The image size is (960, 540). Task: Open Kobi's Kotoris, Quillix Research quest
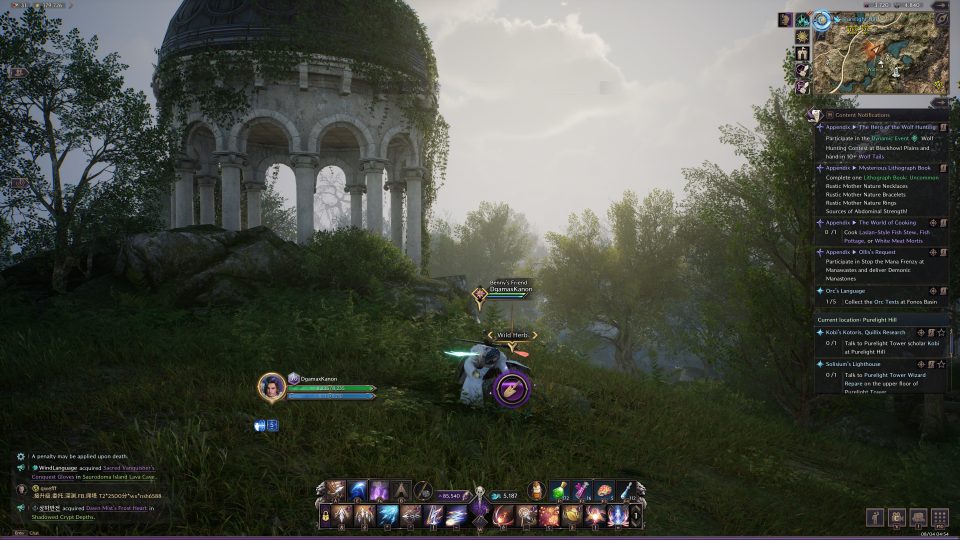click(x=865, y=332)
